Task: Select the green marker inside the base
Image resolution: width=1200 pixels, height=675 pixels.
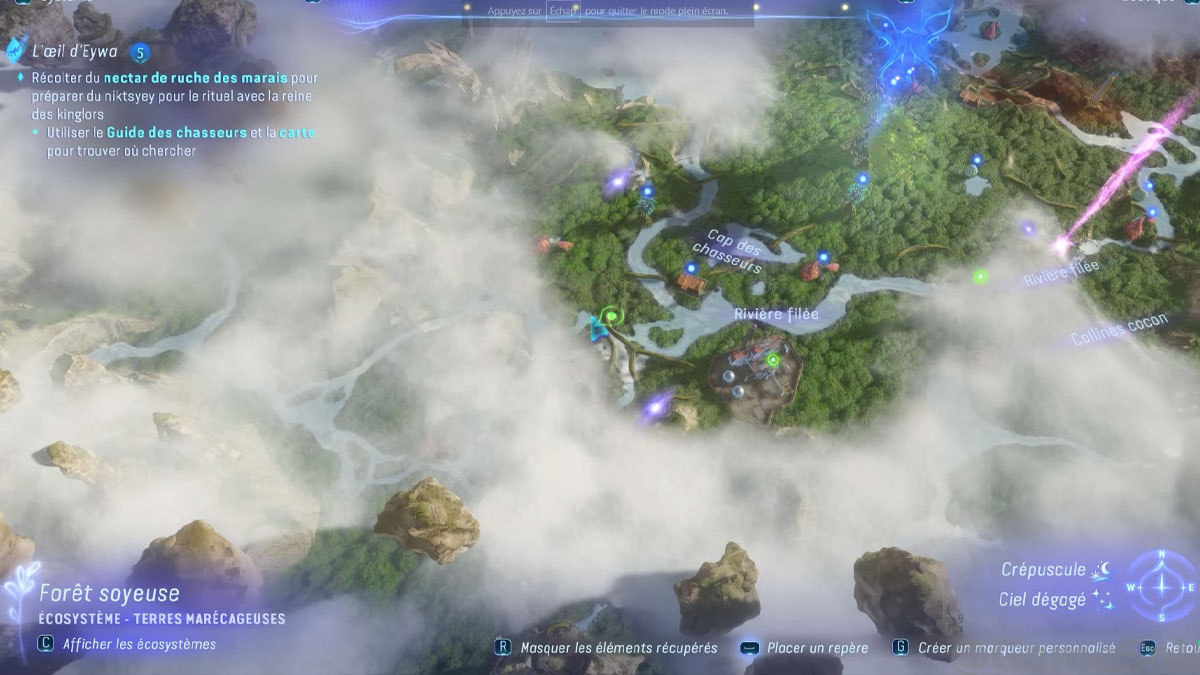Action: [772, 359]
